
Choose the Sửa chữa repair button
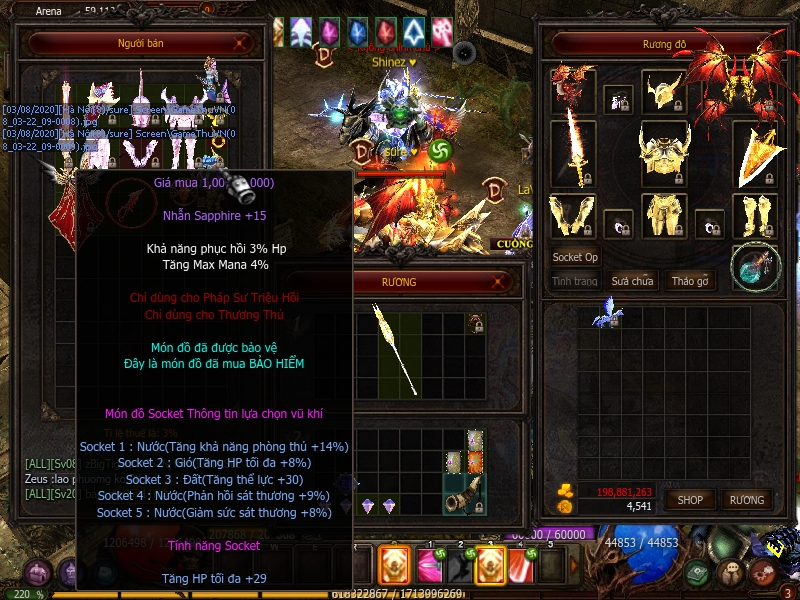point(633,281)
